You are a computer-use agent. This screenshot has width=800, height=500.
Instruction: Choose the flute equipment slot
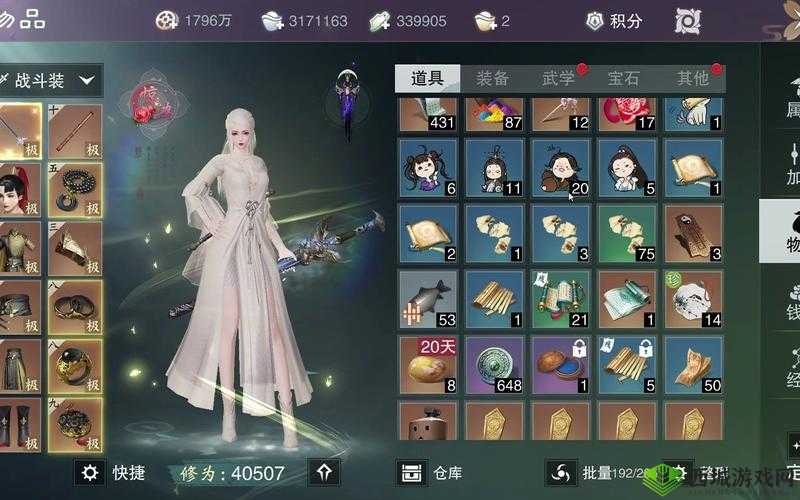(x=75, y=131)
